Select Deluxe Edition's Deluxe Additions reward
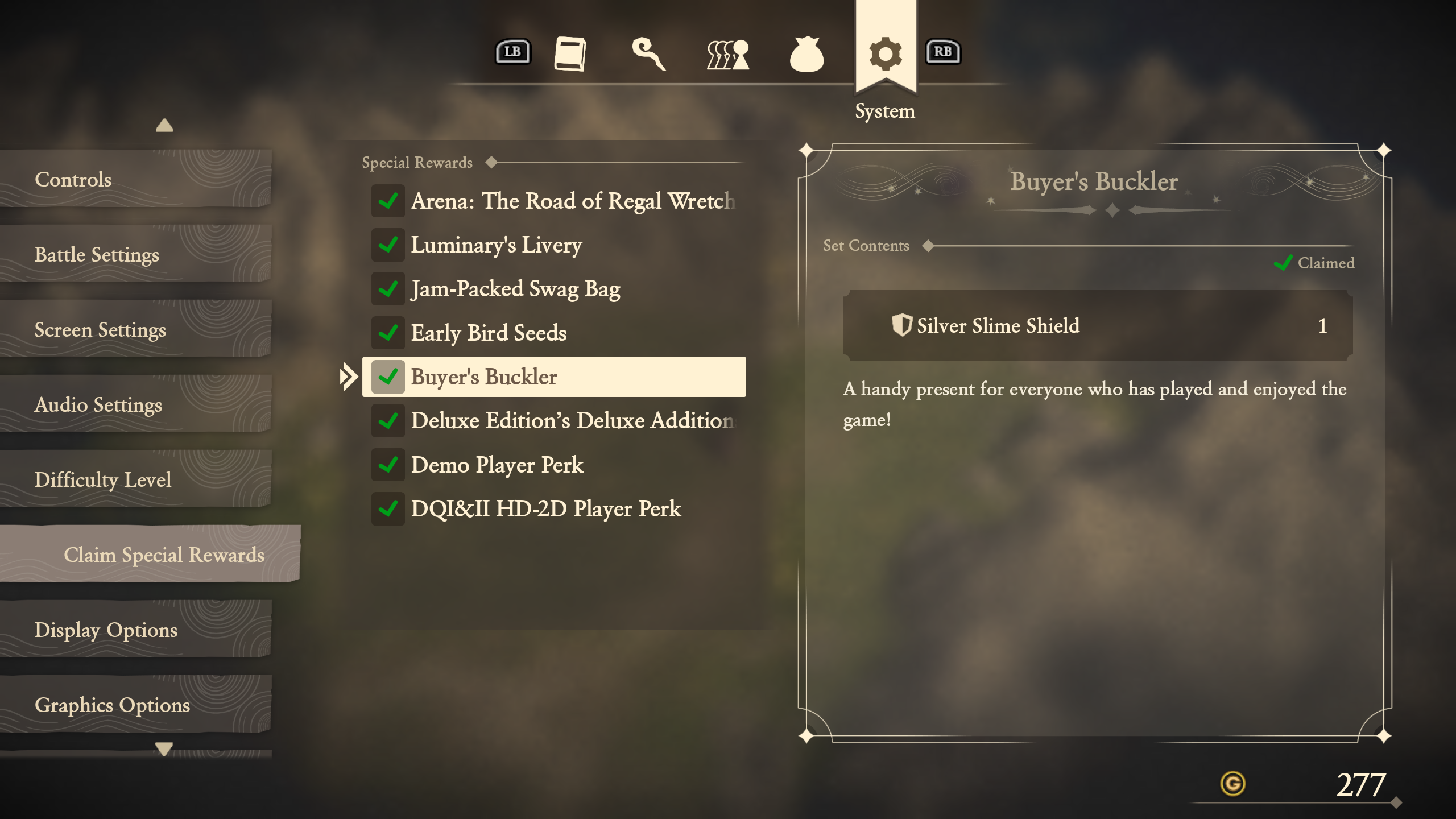The image size is (1456, 819). tap(554, 421)
